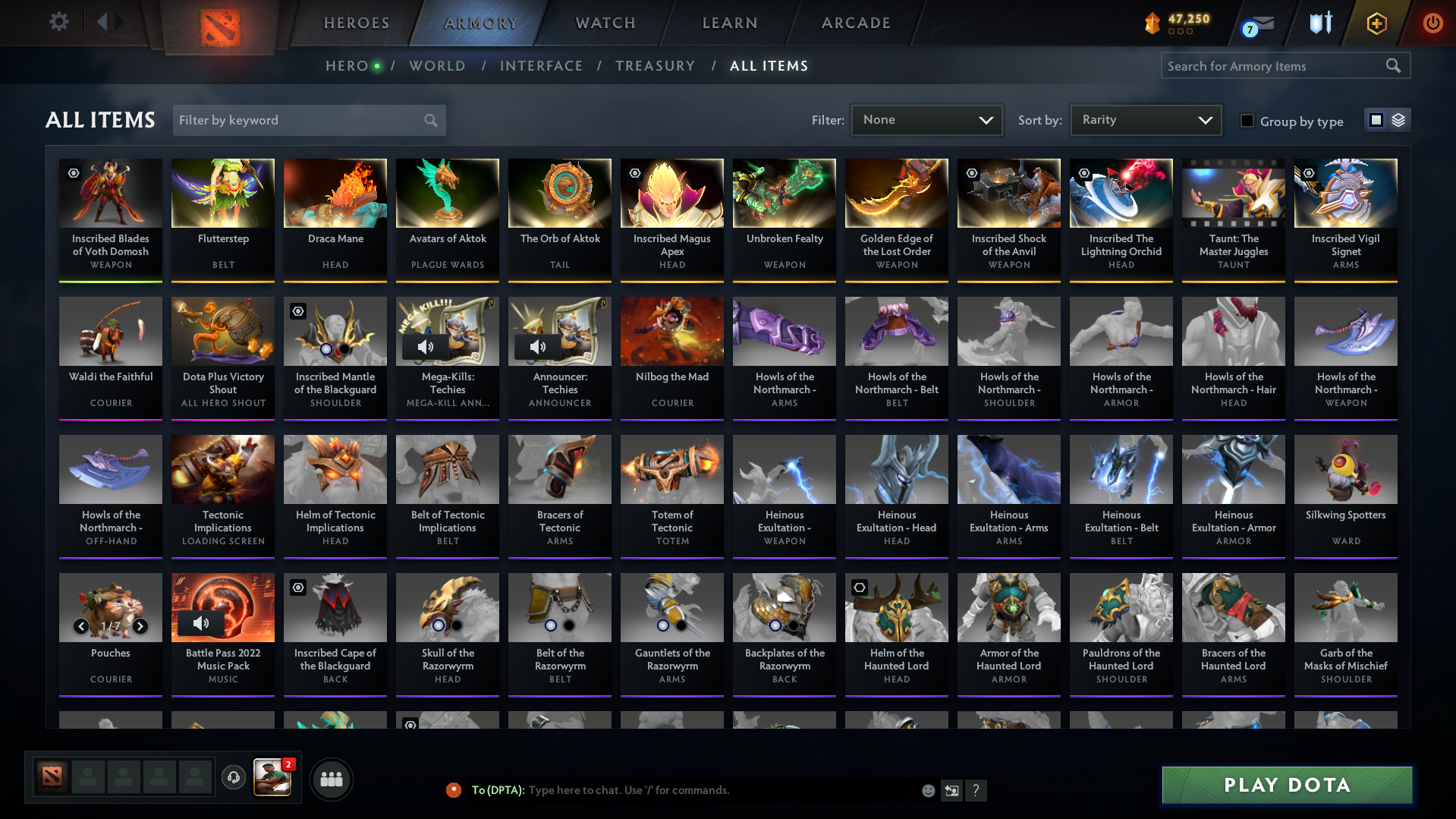The width and height of the screenshot is (1456, 819).
Task: Click the power button in top-right corner
Action: [x=1433, y=23]
